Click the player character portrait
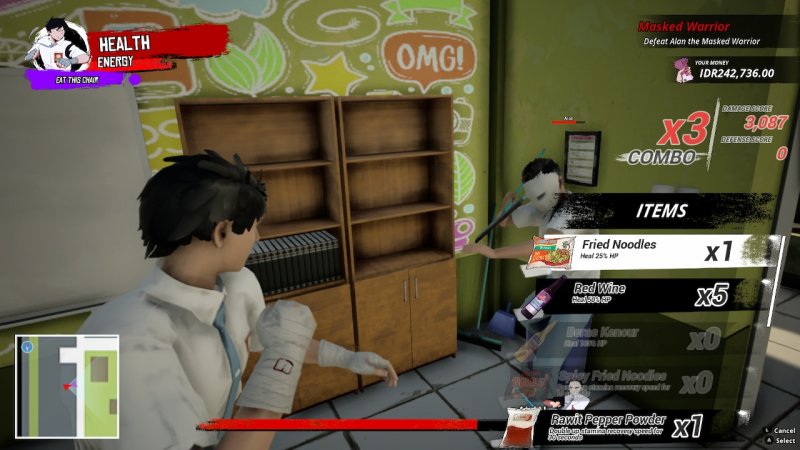 pyautogui.click(x=58, y=47)
